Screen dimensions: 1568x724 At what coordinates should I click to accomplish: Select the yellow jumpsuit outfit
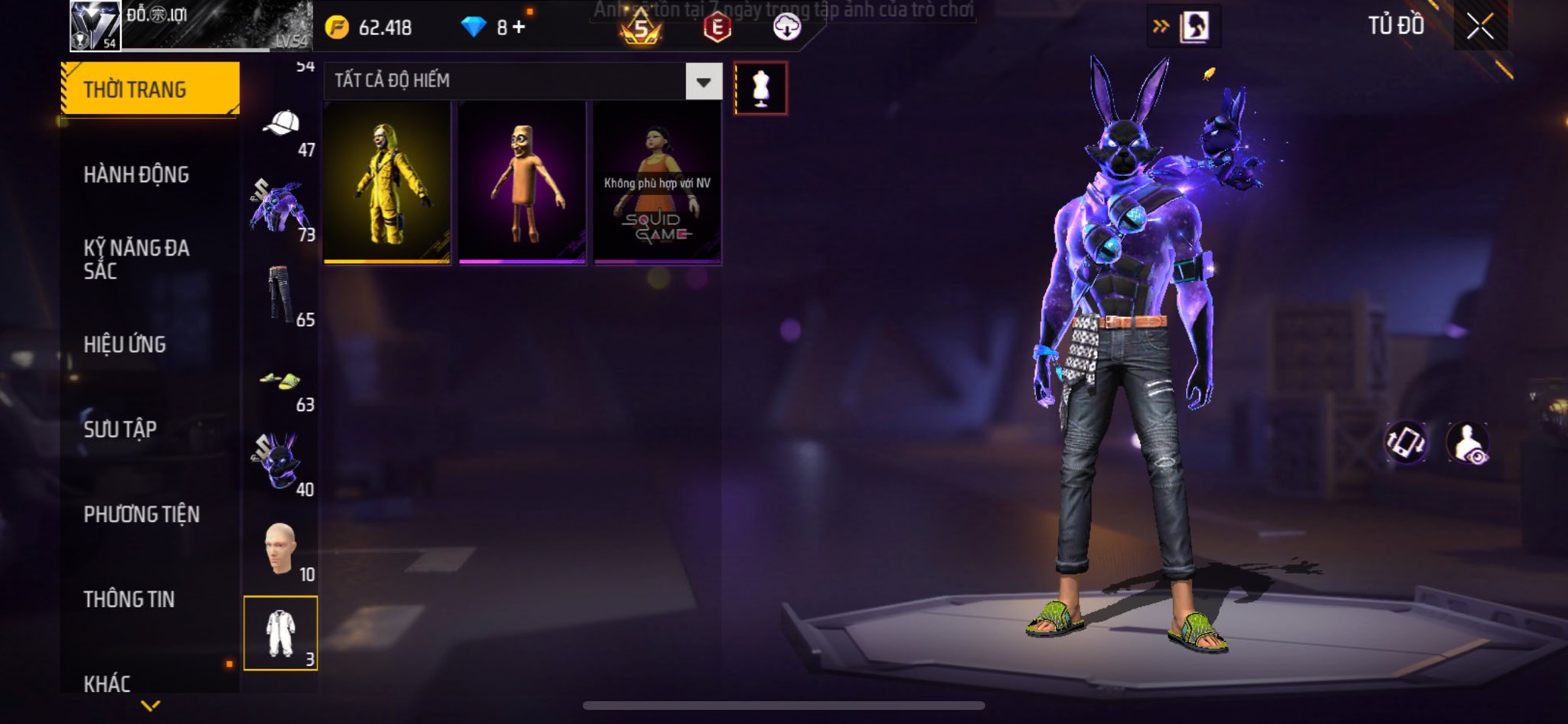387,184
